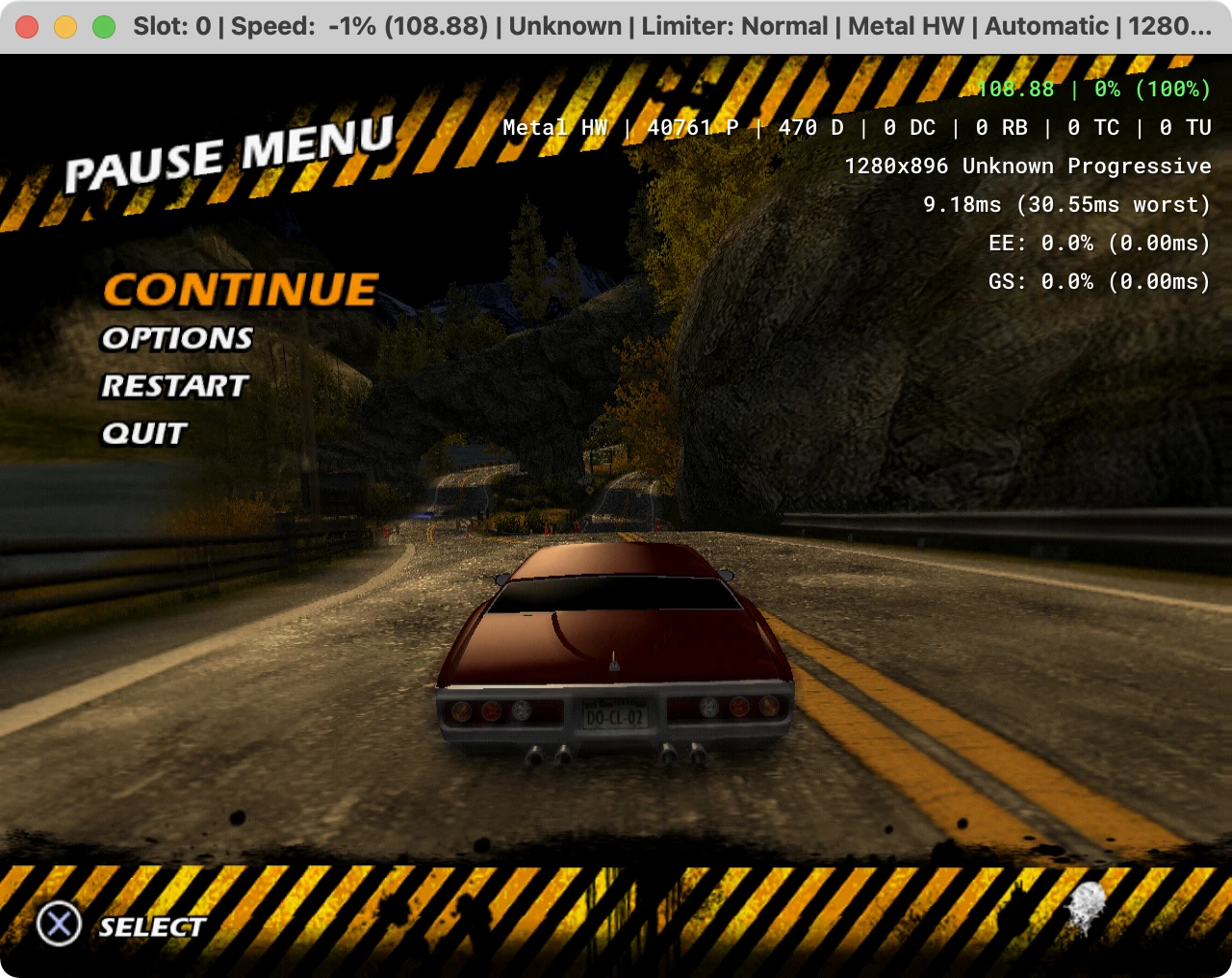1232x978 pixels.
Task: Open the Options menu entry
Action: tap(177, 338)
